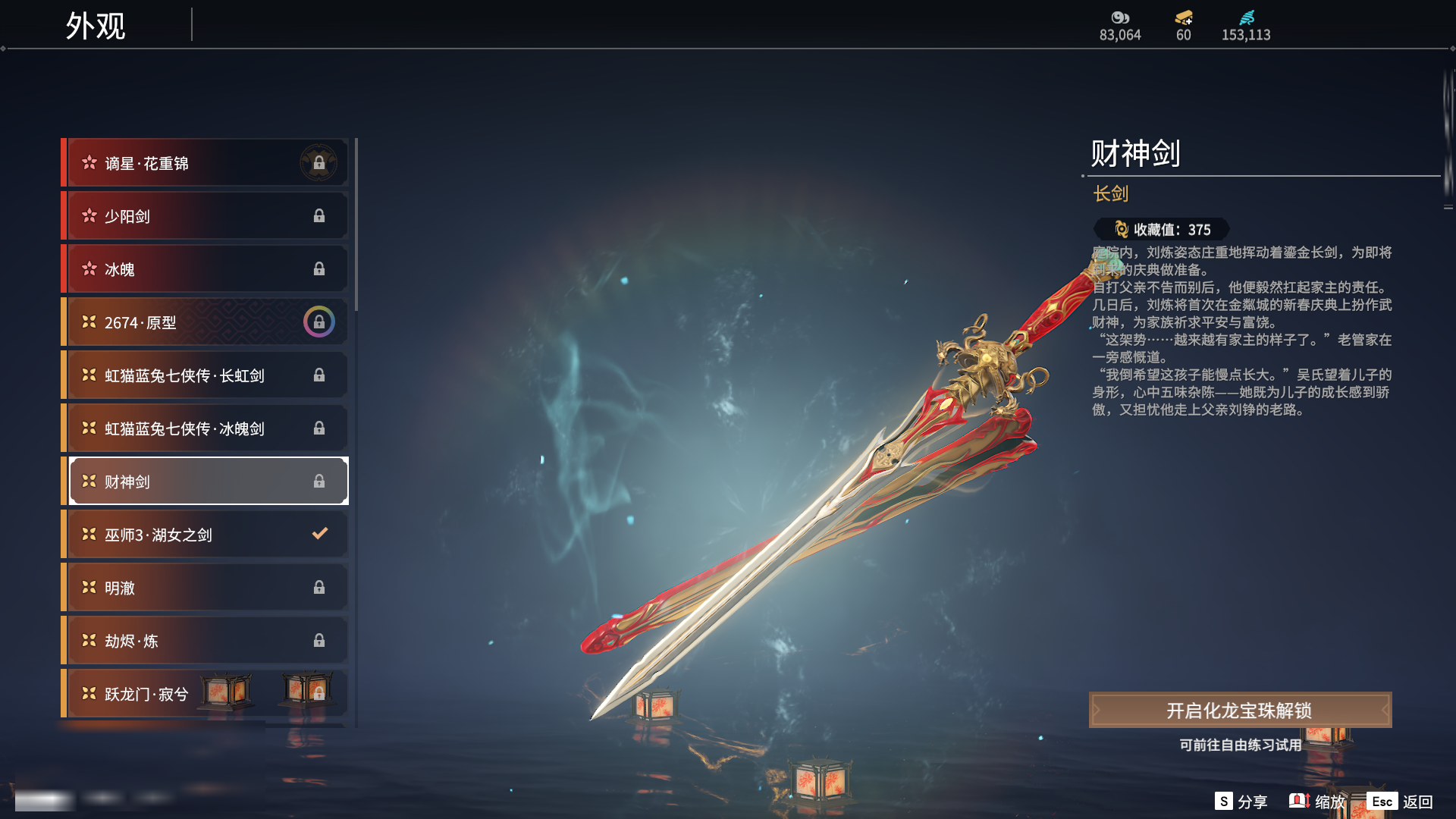Click the highlighted 财神剑 list row
1456x819 pixels.
click(206, 482)
